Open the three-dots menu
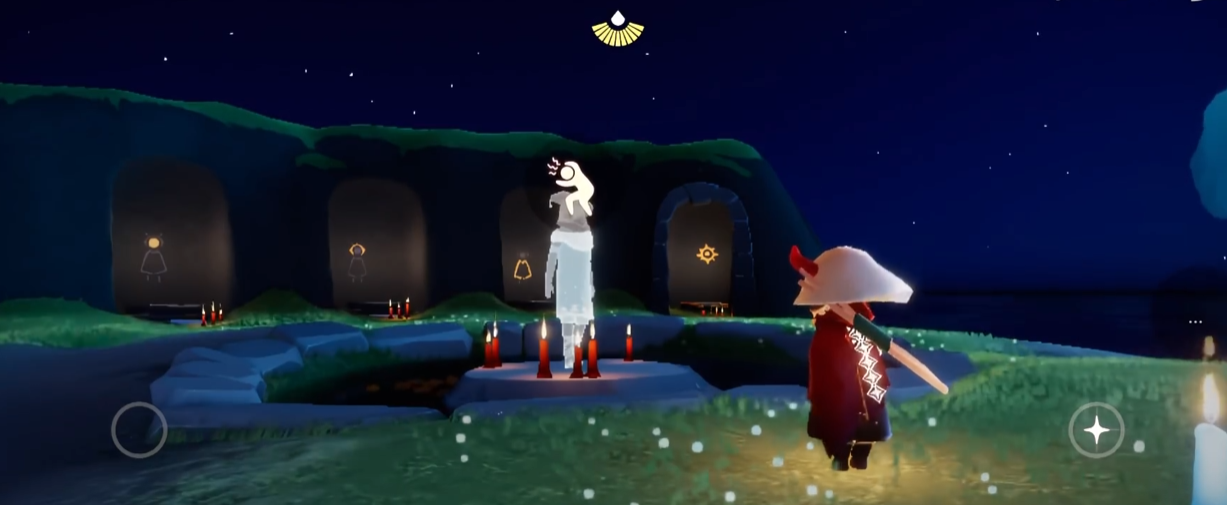Image resolution: width=1227 pixels, height=505 pixels. tap(1195, 322)
